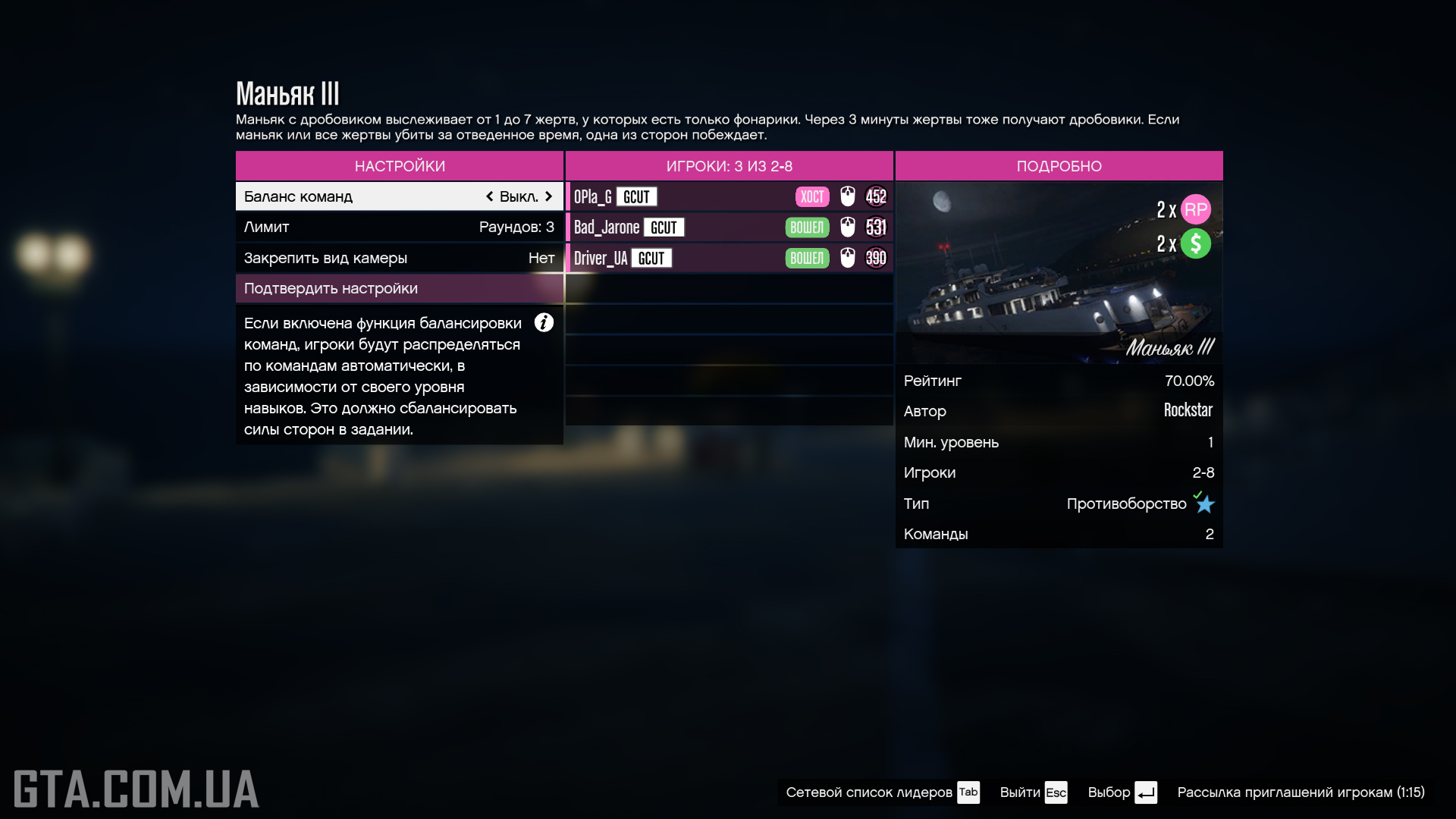Screen dimensions: 1456x819
Task: Pick player Bad_Jarone in the list
Action: (x=728, y=227)
